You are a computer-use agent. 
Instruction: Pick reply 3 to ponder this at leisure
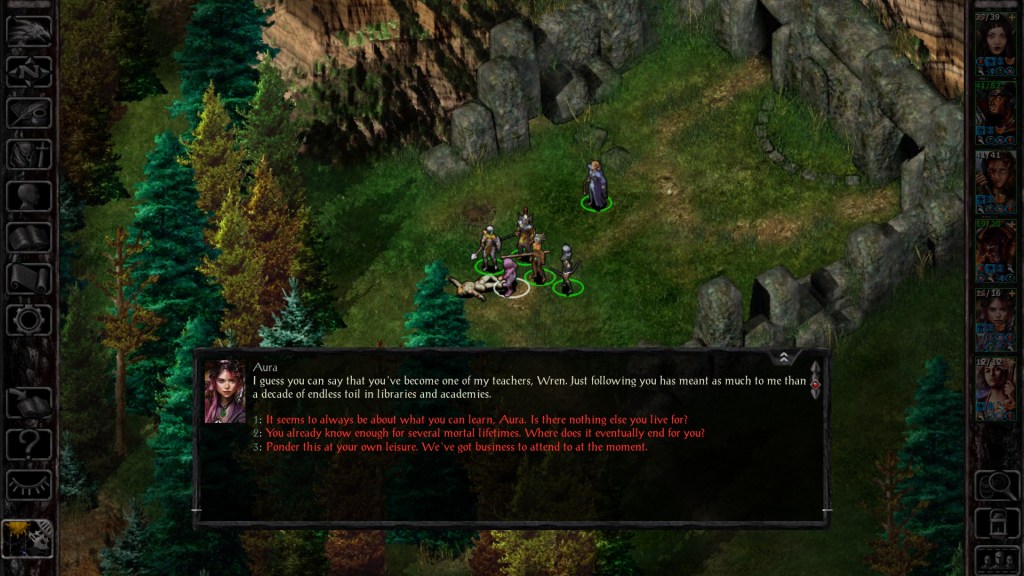pos(456,447)
